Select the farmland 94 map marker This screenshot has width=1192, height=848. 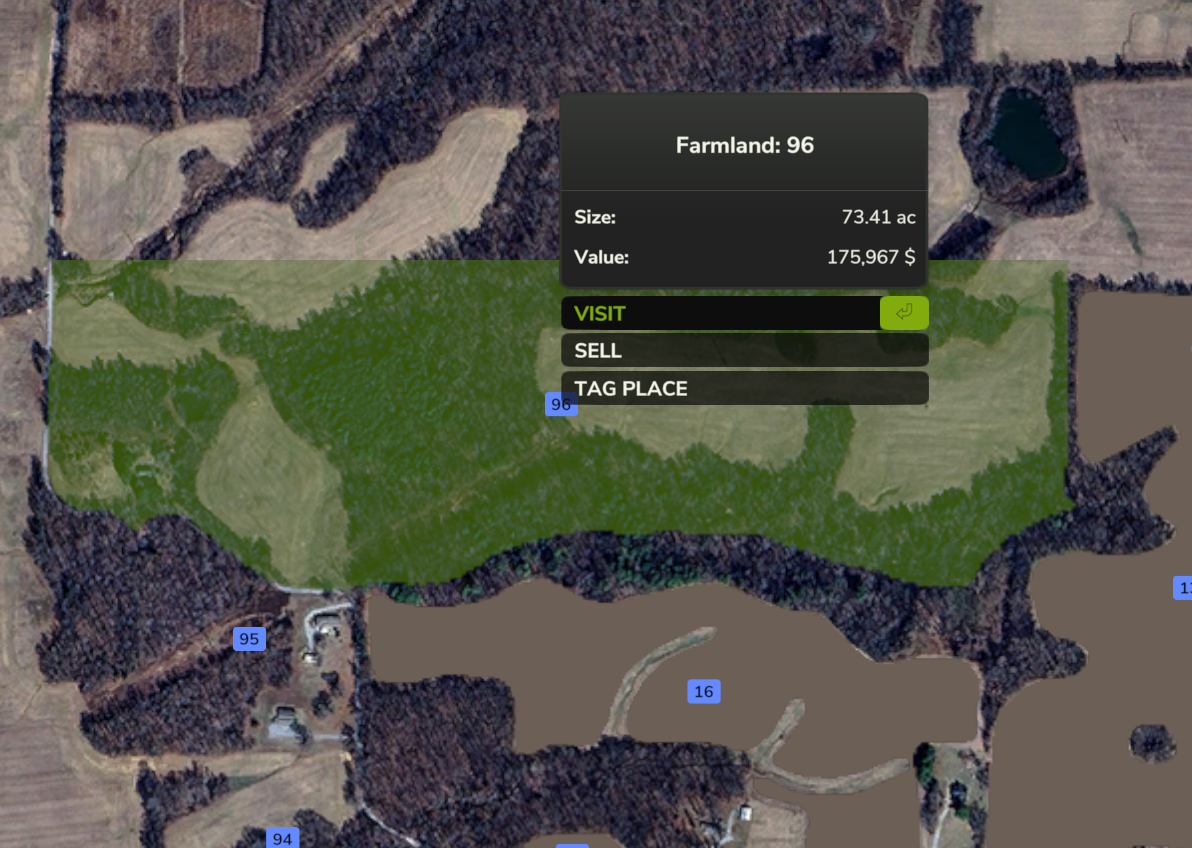pos(282,838)
